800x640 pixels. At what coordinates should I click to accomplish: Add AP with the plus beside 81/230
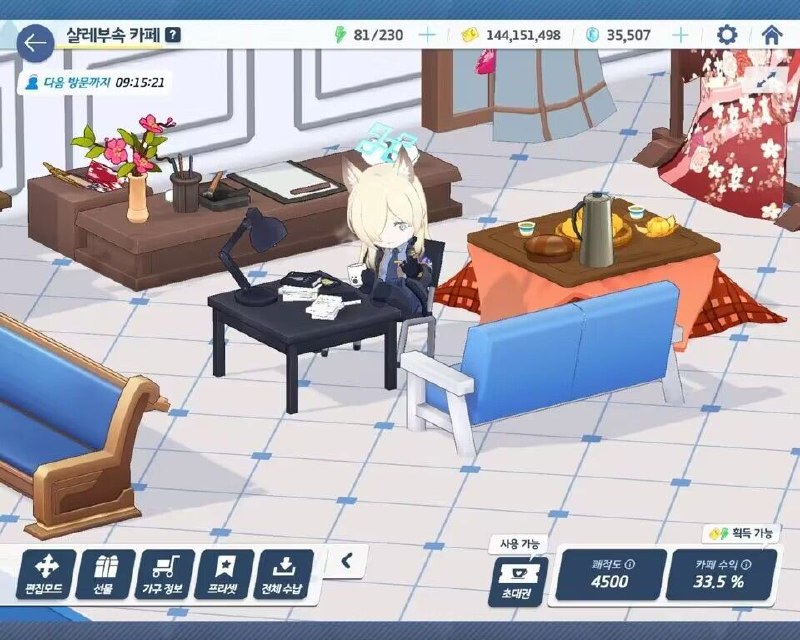[427, 35]
